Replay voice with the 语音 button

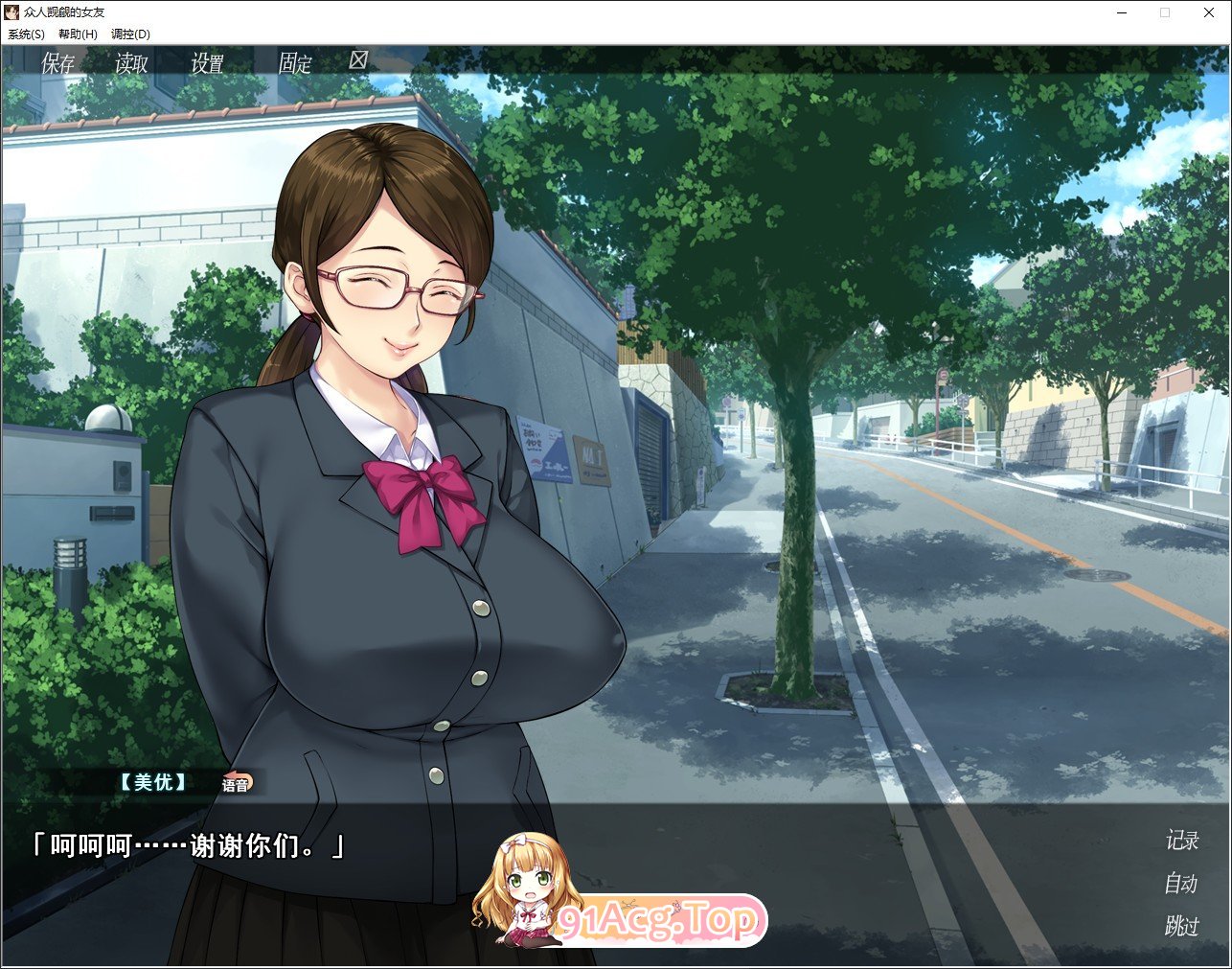(x=236, y=784)
